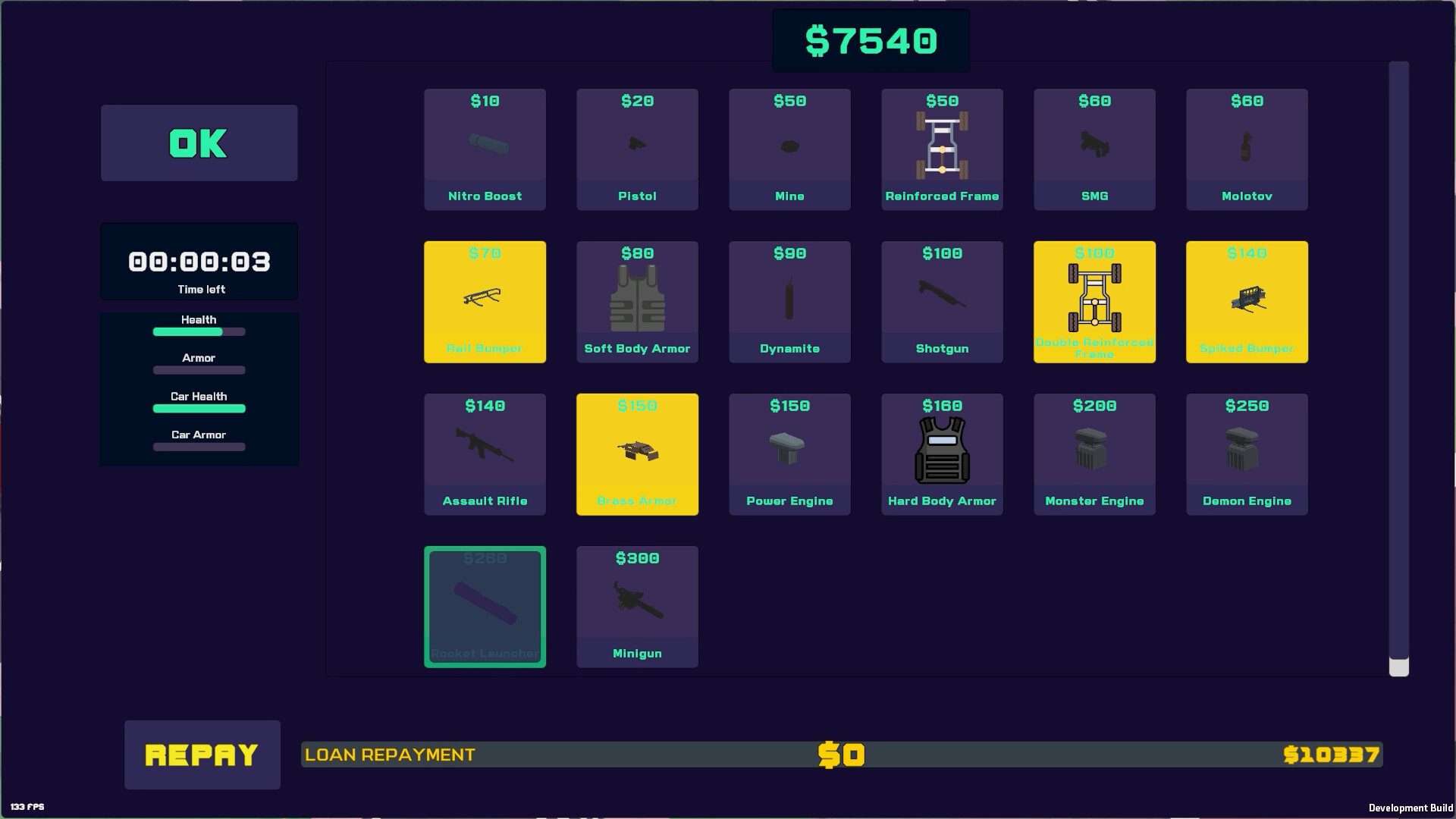
Task: Toggle the Double Reinforced Frame selection
Action: [x=1094, y=301]
